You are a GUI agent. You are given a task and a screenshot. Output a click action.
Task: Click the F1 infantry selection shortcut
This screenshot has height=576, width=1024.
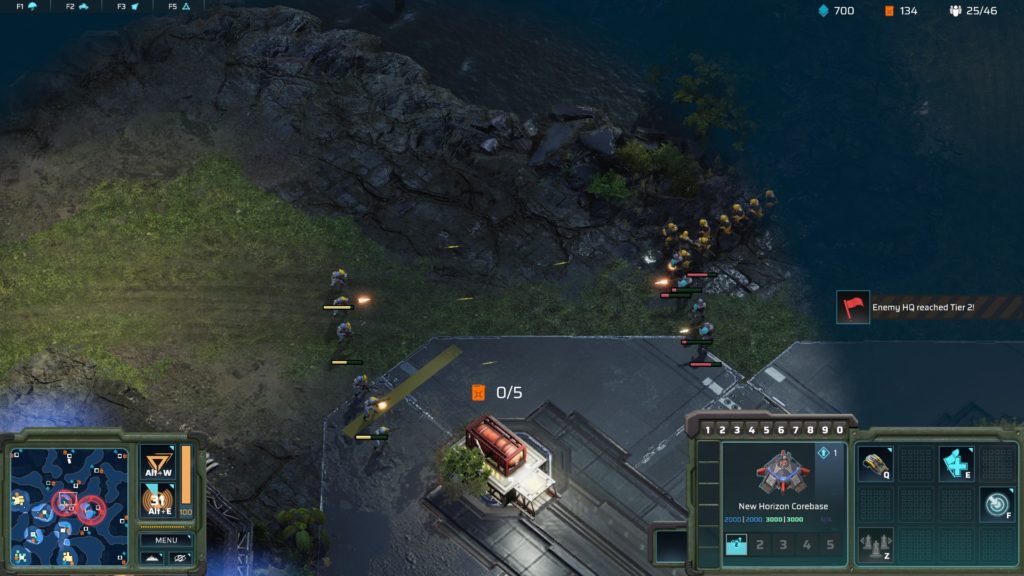pyautogui.click(x=27, y=6)
